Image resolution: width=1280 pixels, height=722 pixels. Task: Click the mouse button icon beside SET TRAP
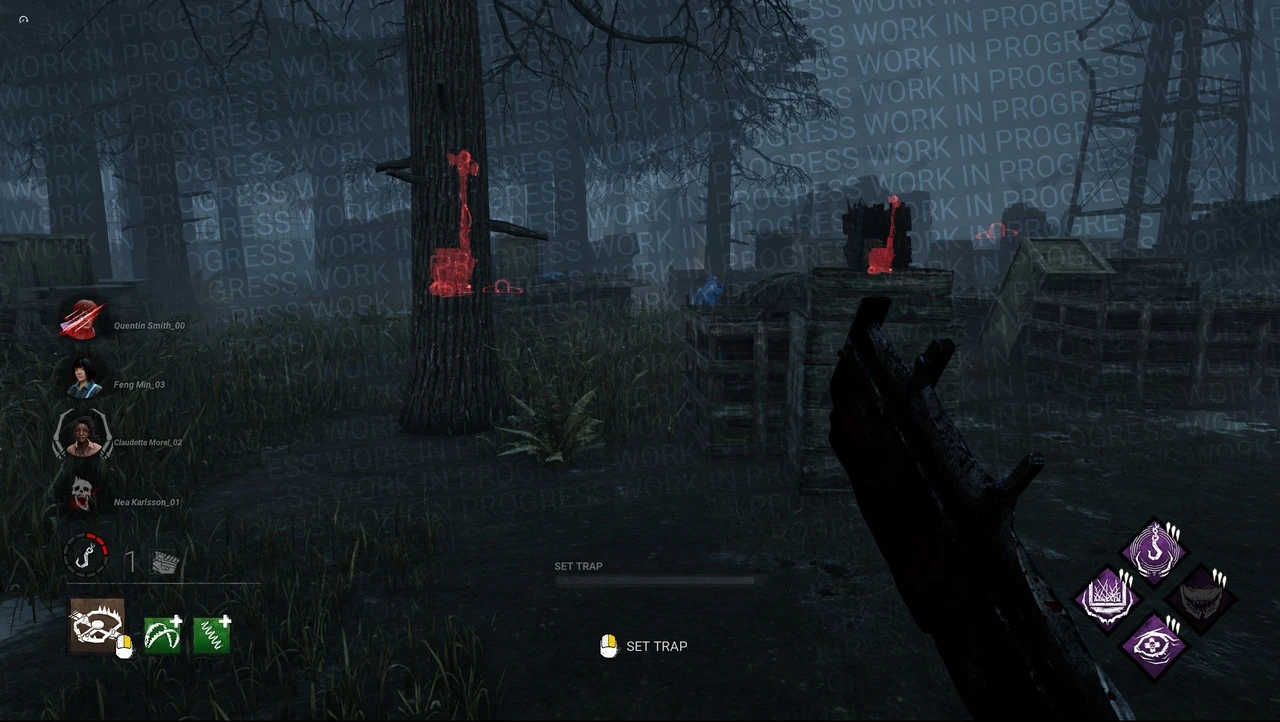tap(608, 646)
